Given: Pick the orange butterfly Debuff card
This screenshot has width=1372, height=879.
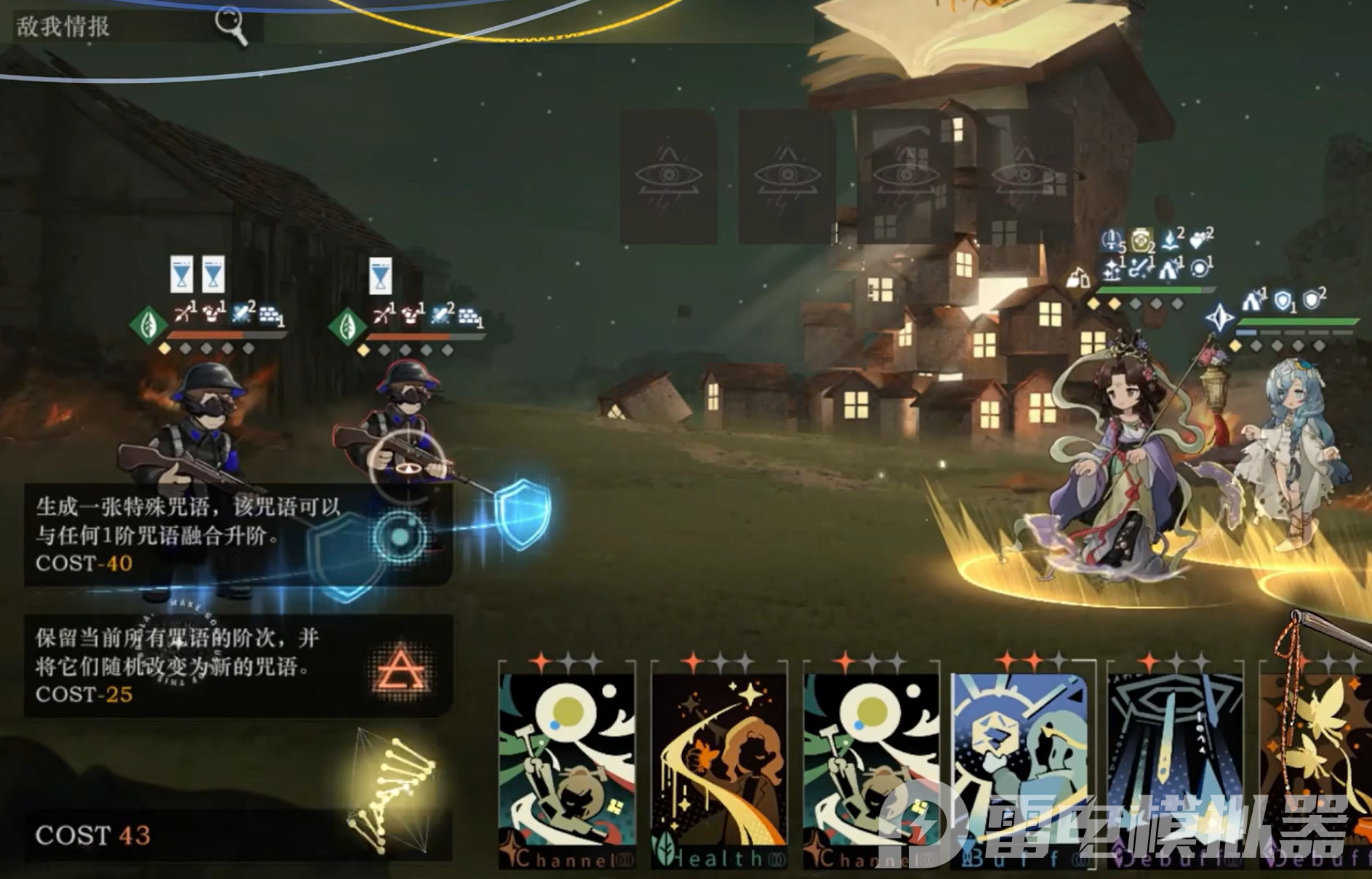Looking at the screenshot, I should (1316, 767).
